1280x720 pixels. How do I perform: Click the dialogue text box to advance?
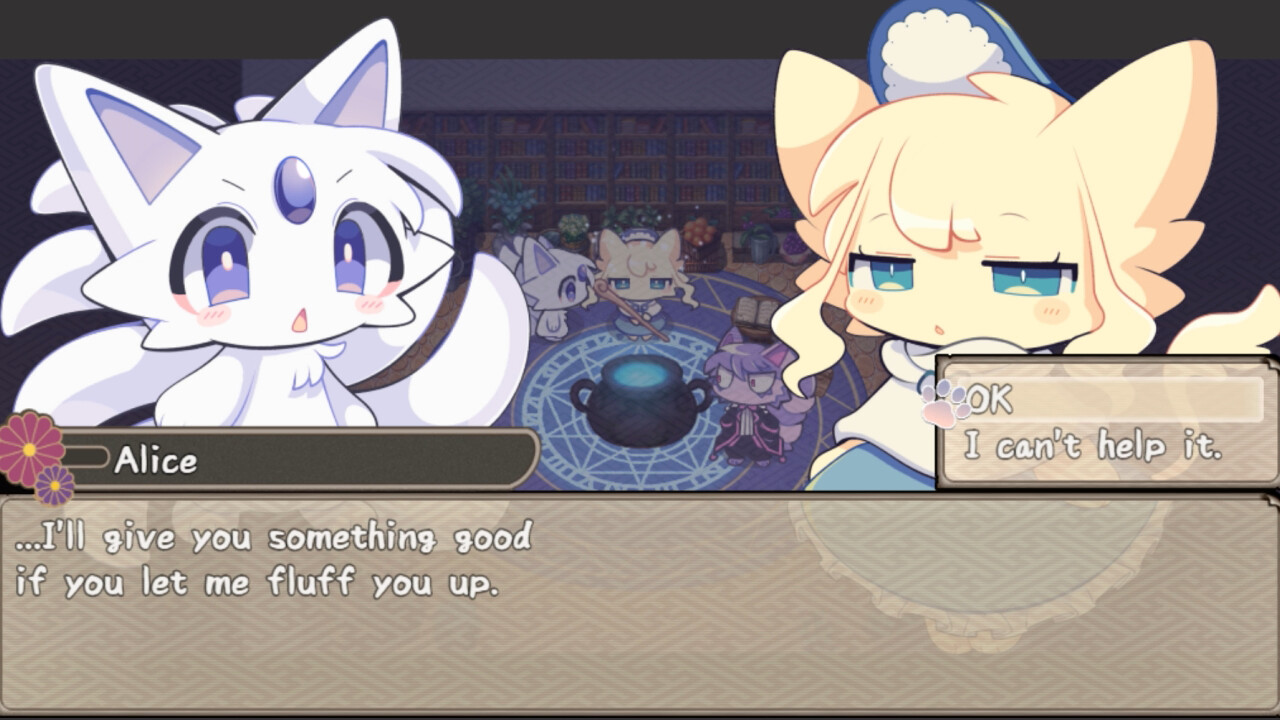tap(640, 600)
